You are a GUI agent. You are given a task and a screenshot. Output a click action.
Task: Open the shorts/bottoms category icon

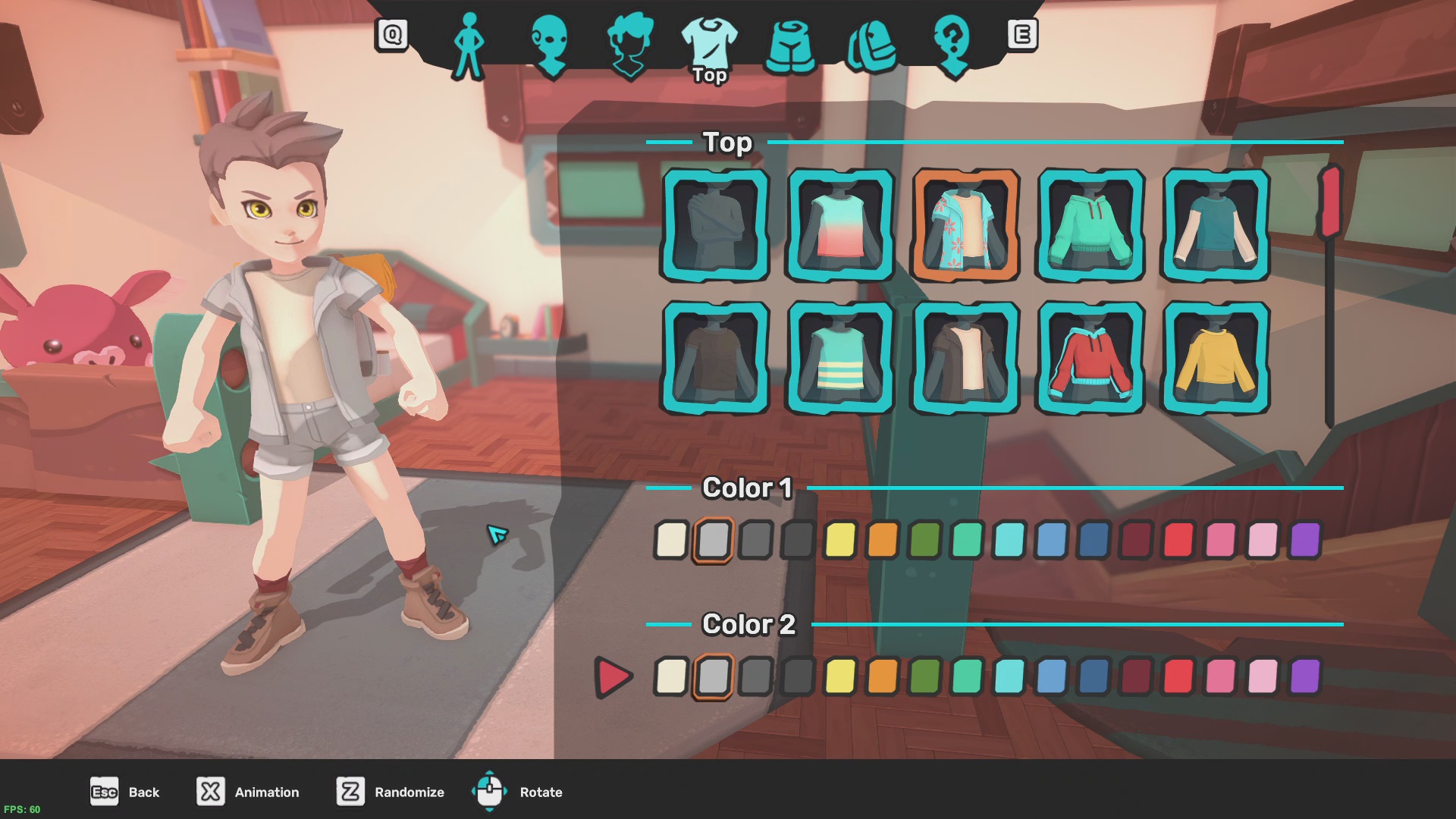pyautogui.click(x=791, y=45)
